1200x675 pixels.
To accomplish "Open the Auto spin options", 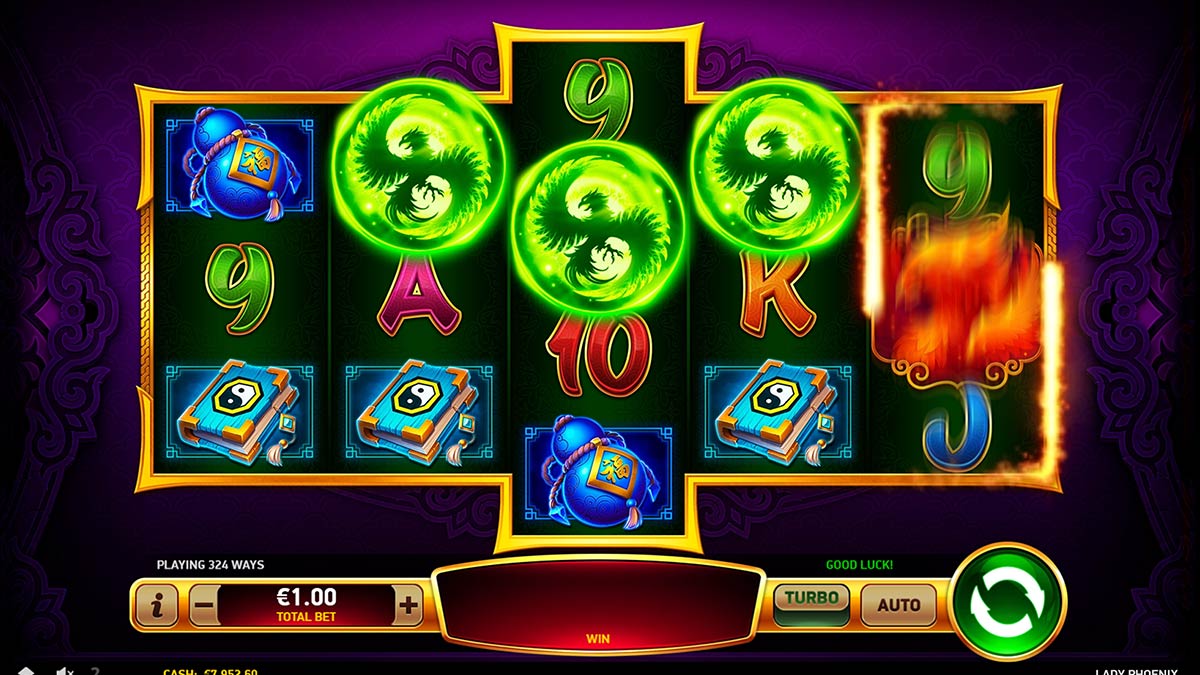I will coord(898,604).
